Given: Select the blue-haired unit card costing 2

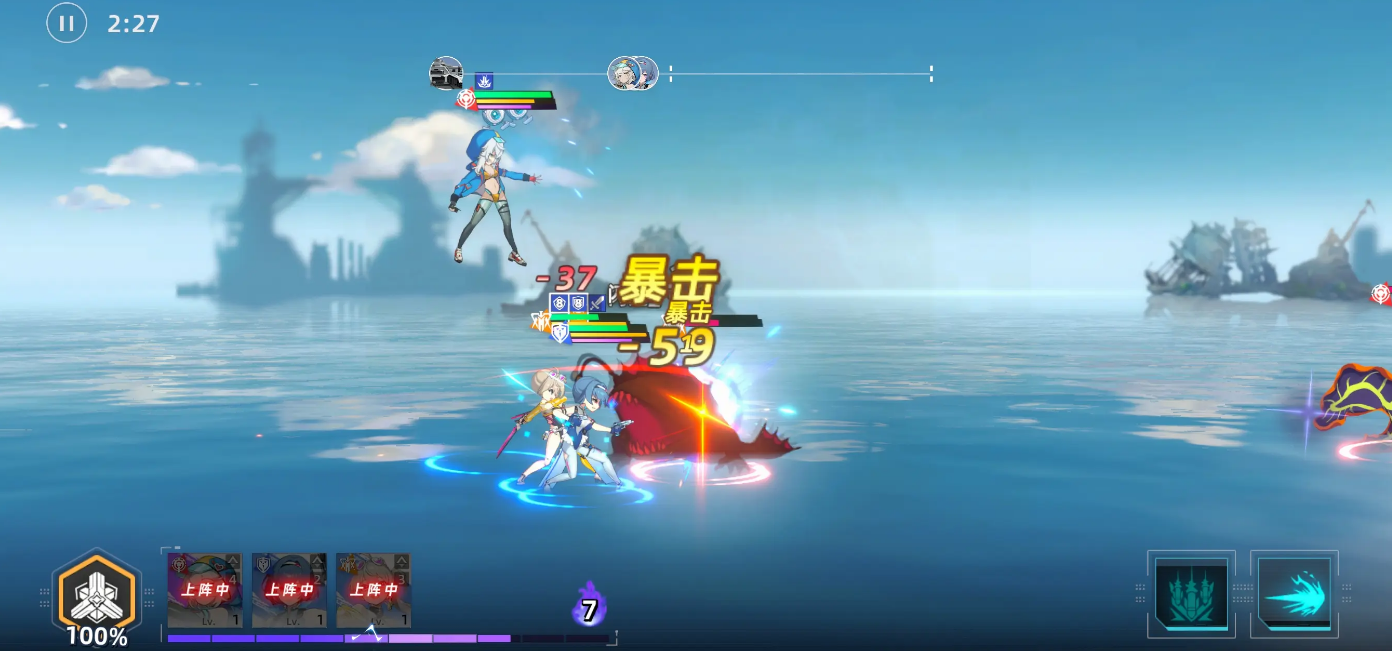Looking at the screenshot, I should point(289,590).
